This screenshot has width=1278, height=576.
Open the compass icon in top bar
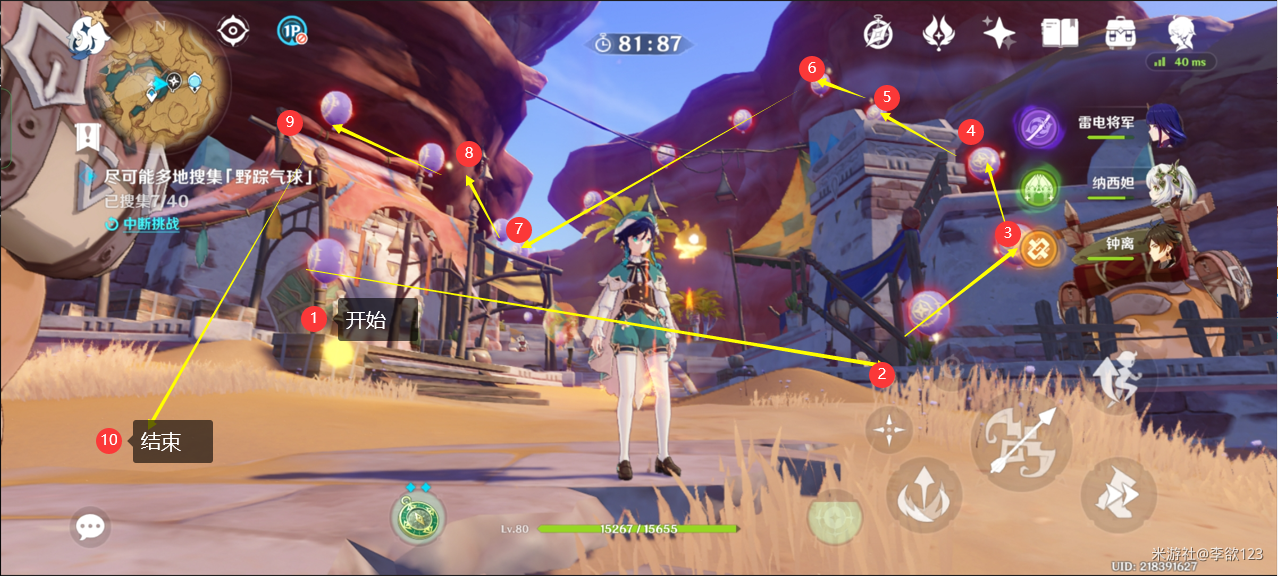pyautogui.click(x=878, y=33)
